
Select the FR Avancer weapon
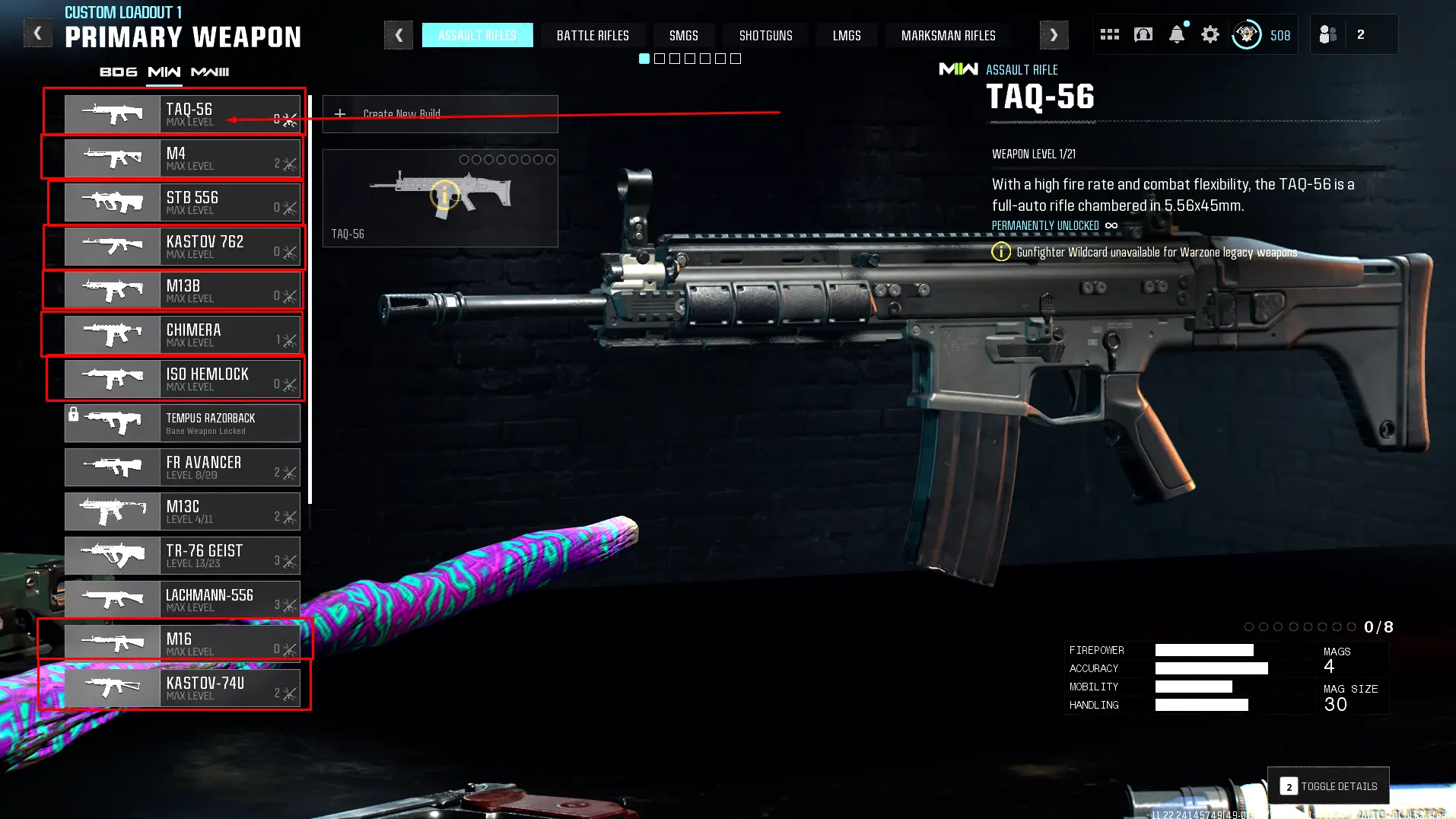[x=183, y=467]
